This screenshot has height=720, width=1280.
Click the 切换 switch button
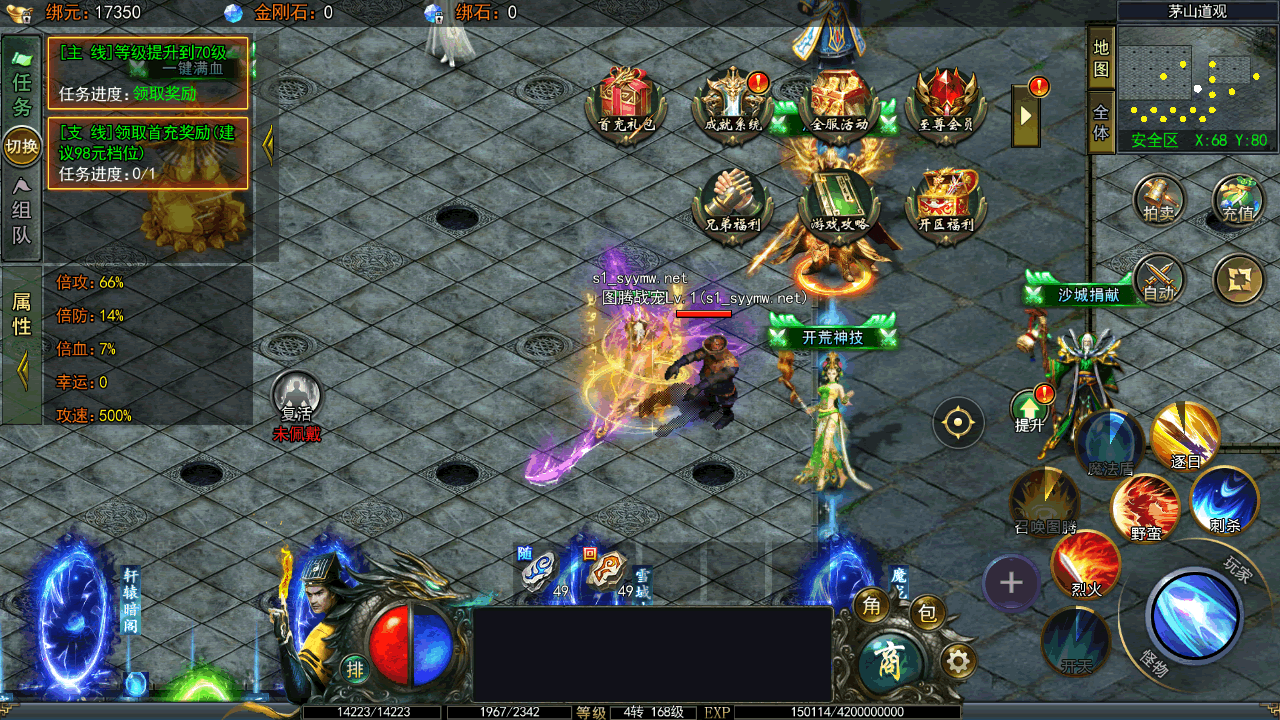point(22,146)
